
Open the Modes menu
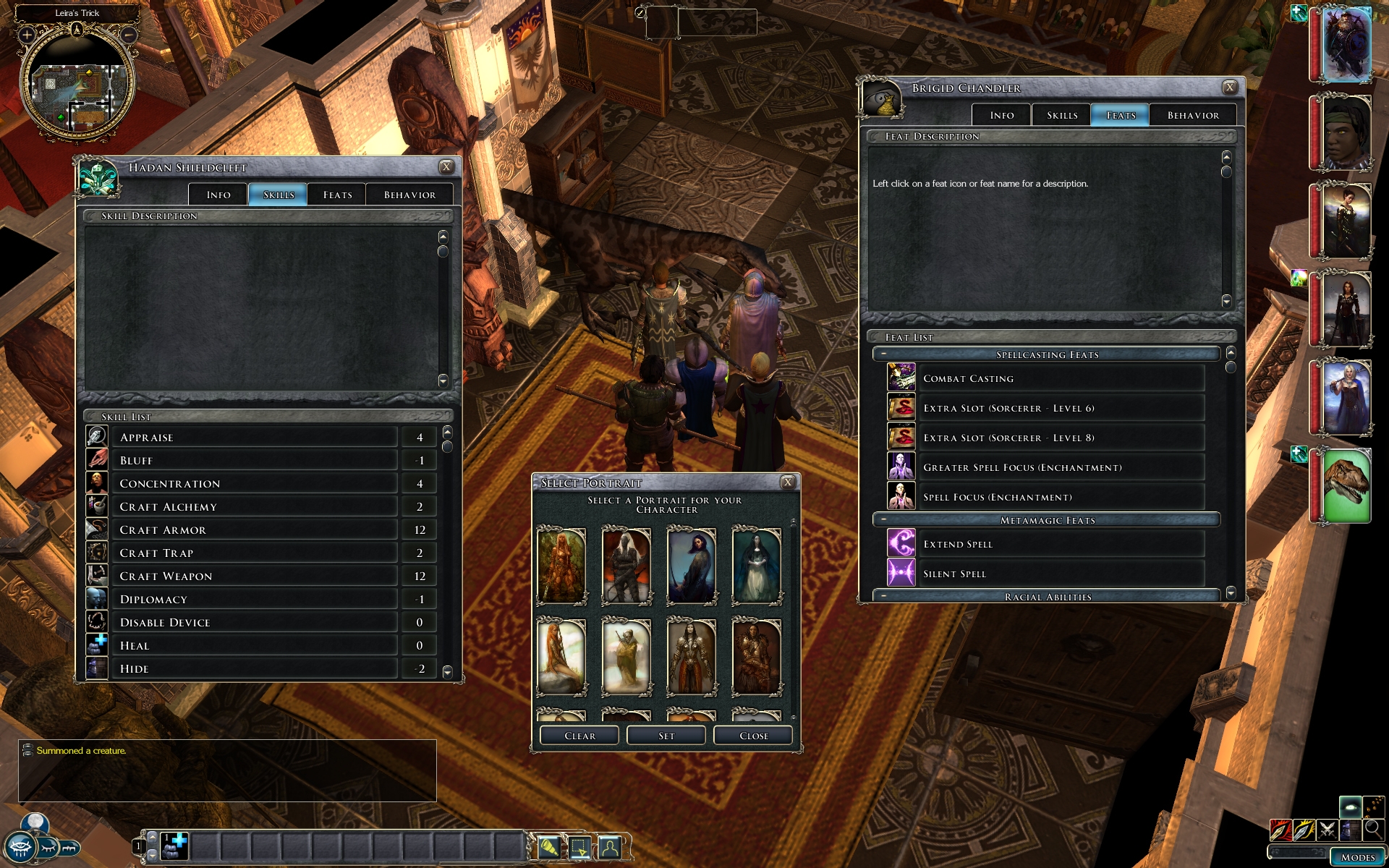click(x=1358, y=857)
